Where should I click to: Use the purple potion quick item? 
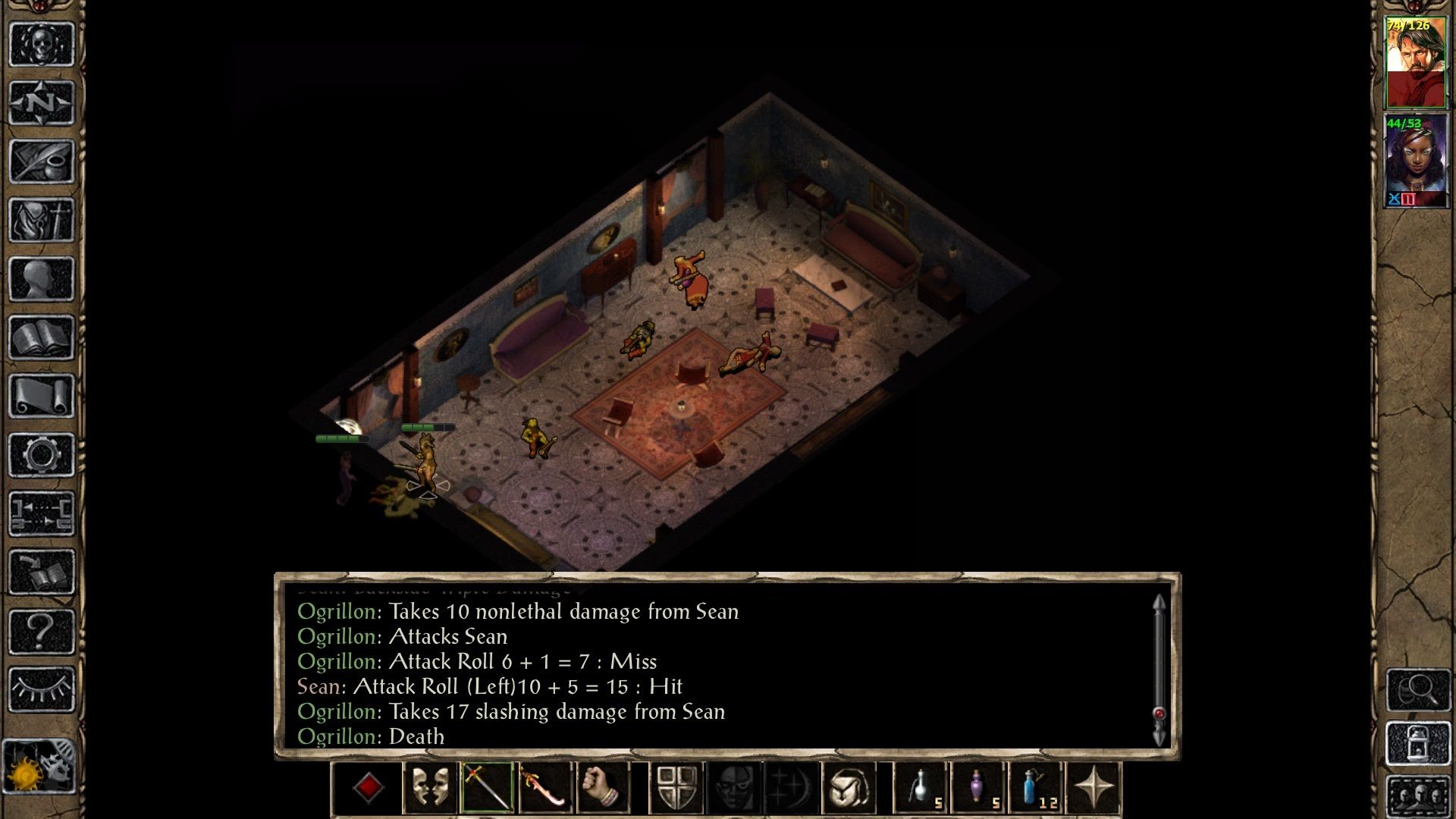click(978, 789)
